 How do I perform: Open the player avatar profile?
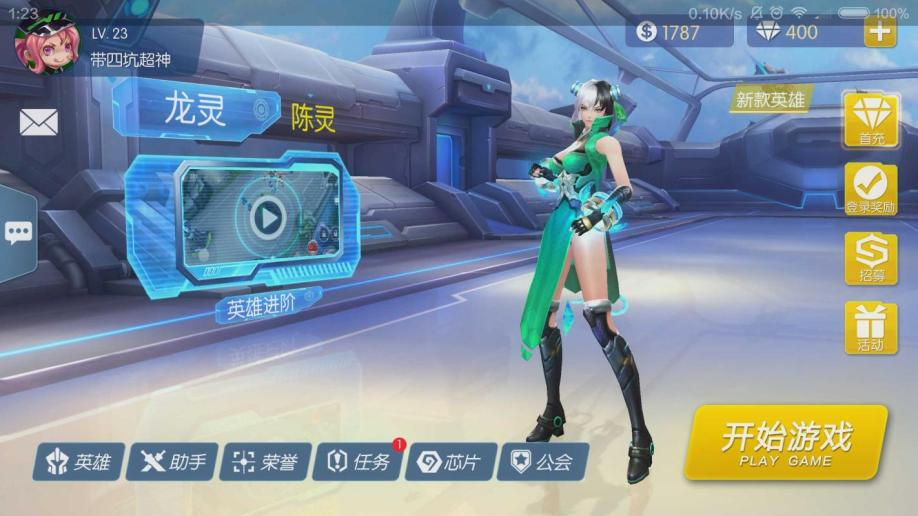click(47, 44)
